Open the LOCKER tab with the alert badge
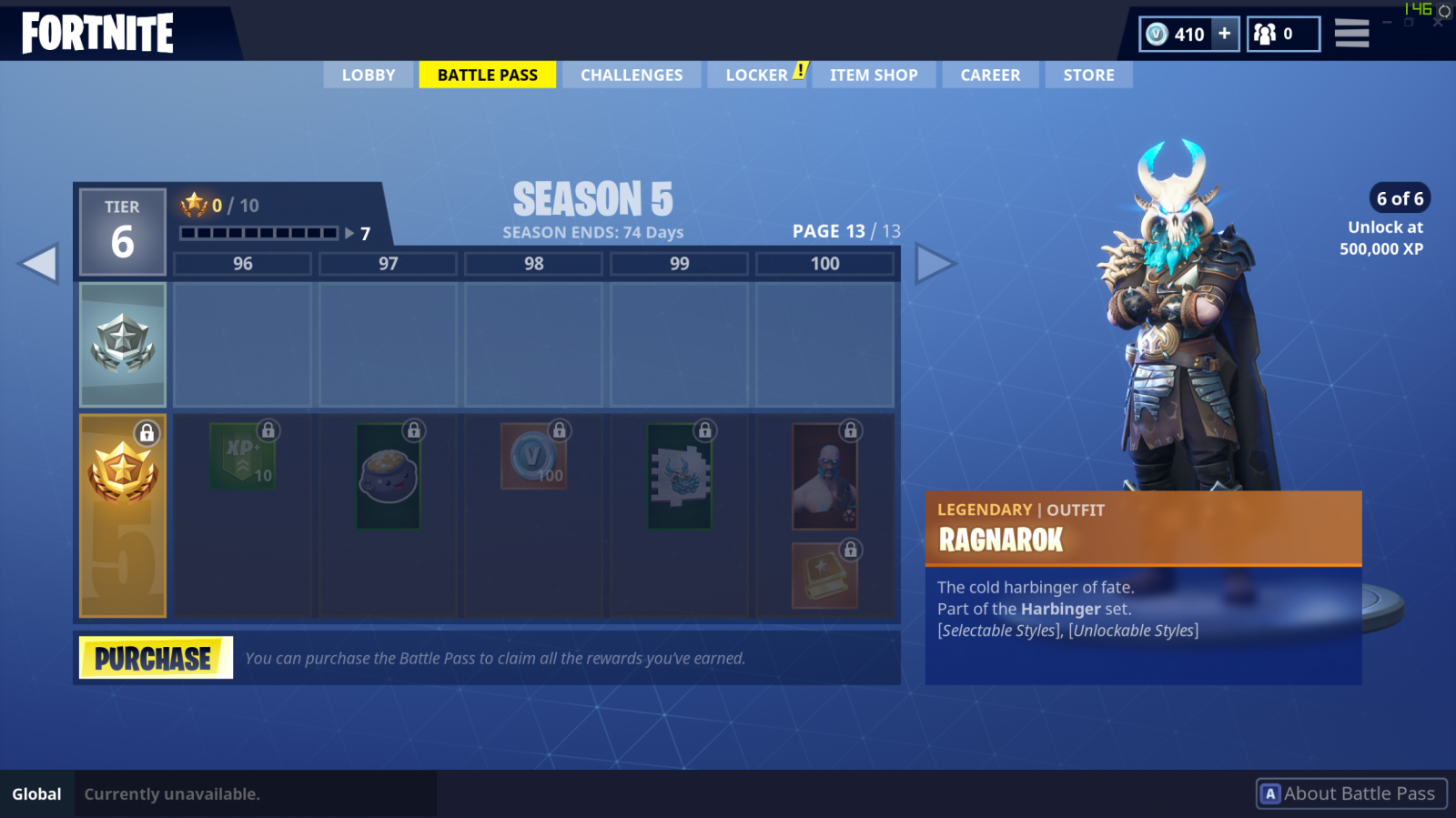Screen dimensions: 1456x818 click(x=758, y=75)
